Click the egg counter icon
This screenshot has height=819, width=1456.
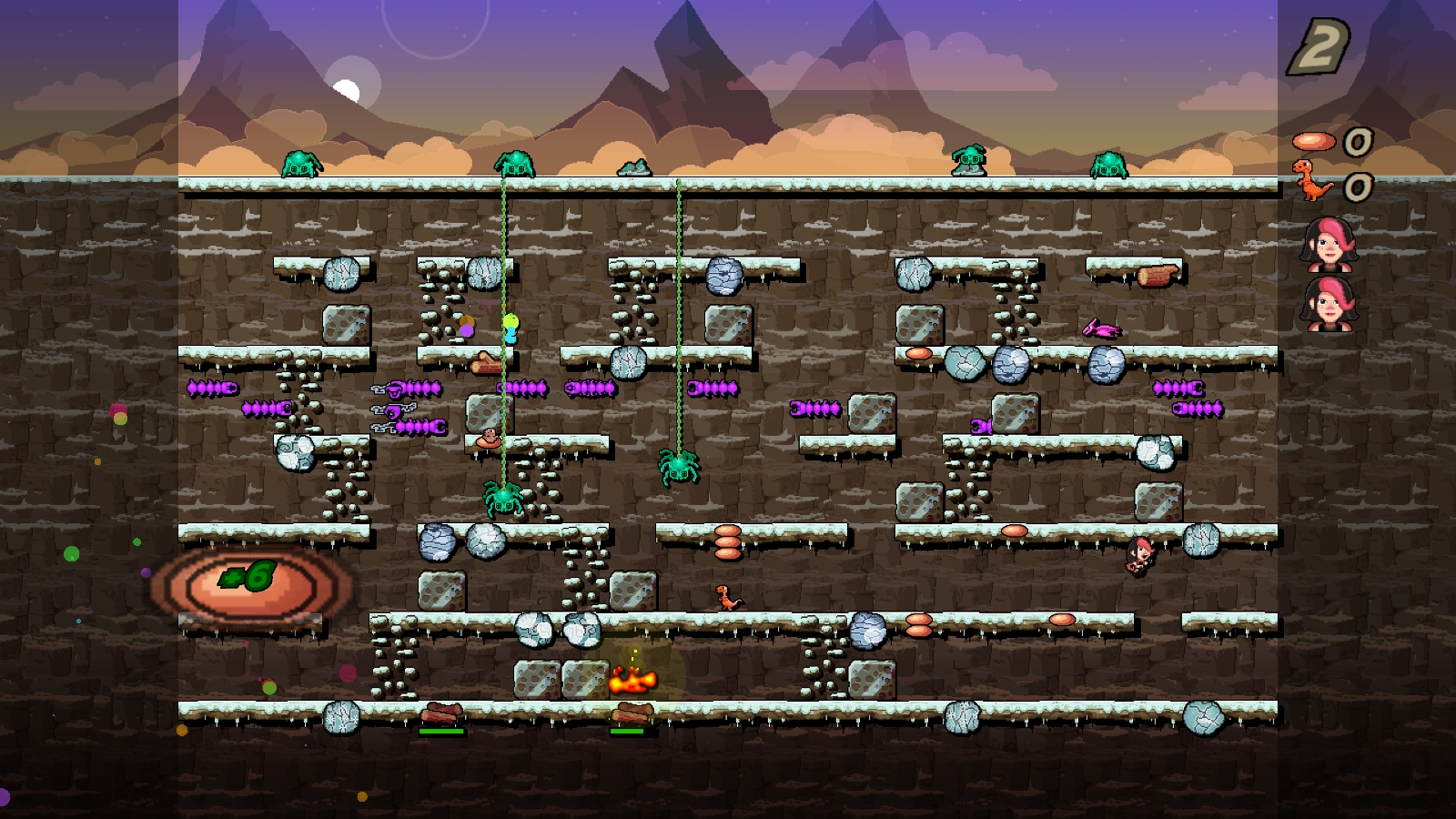(1313, 141)
